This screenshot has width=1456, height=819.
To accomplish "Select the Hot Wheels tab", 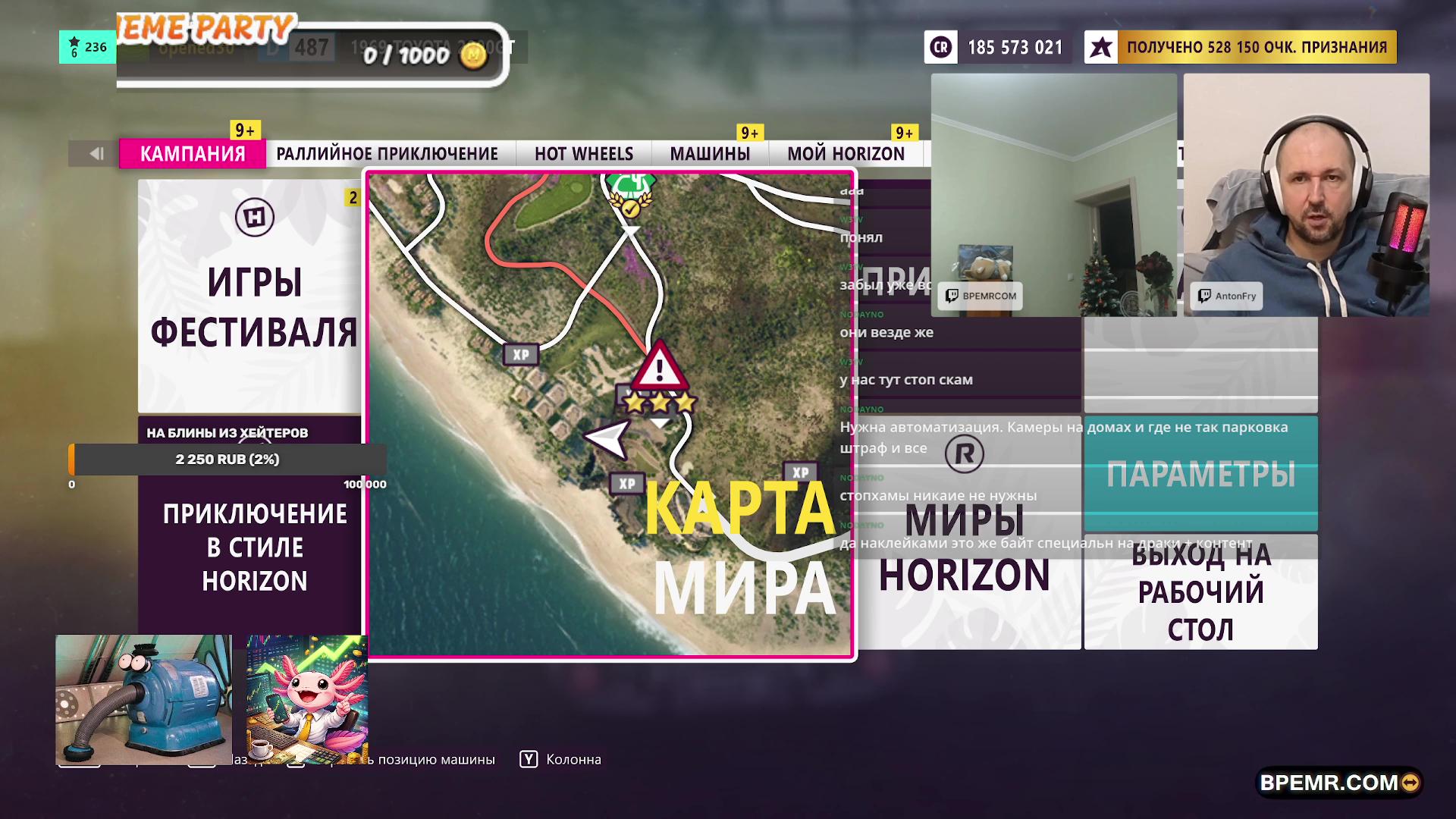I will 583,154.
